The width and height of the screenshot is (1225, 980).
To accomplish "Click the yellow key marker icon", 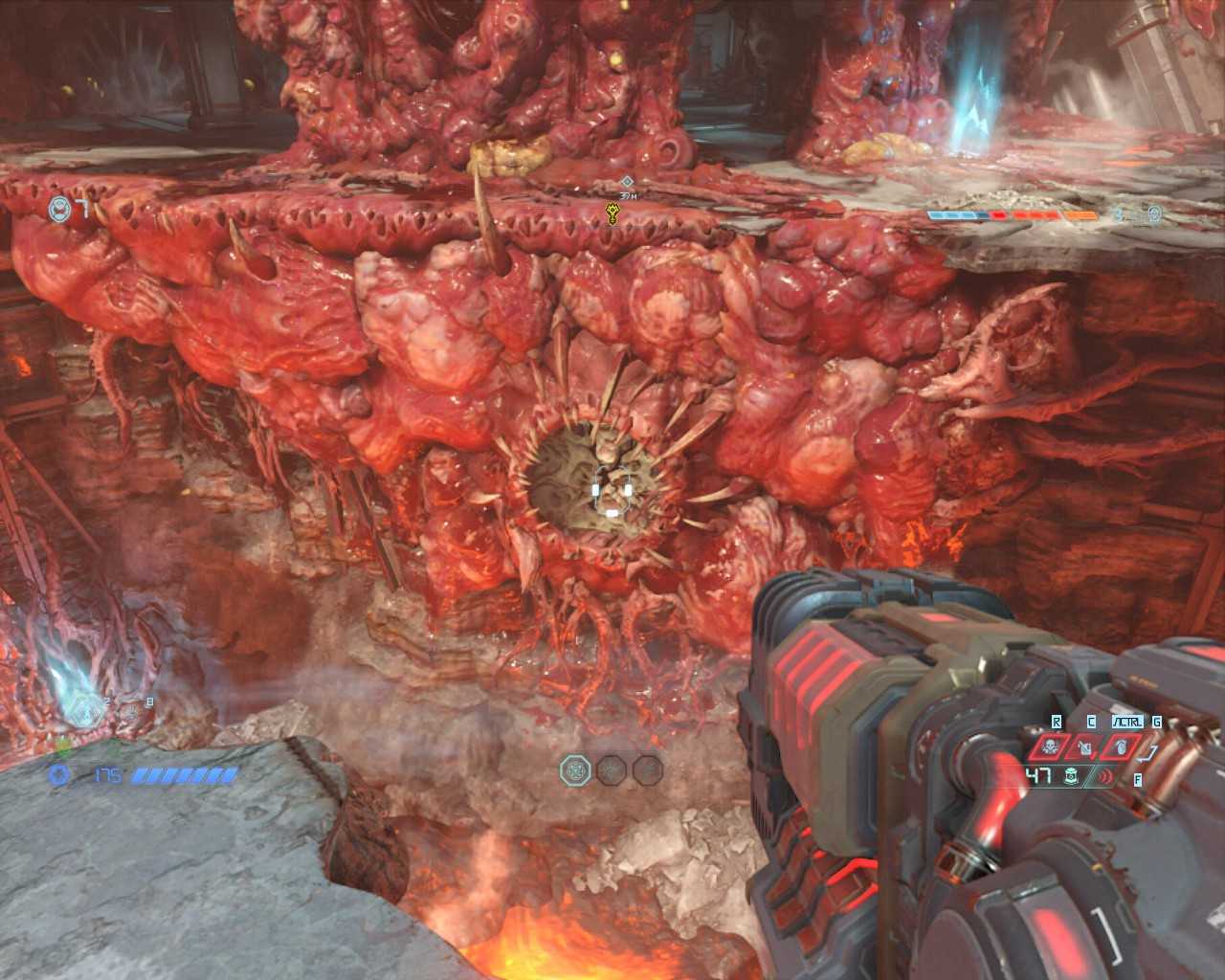I will (x=613, y=212).
